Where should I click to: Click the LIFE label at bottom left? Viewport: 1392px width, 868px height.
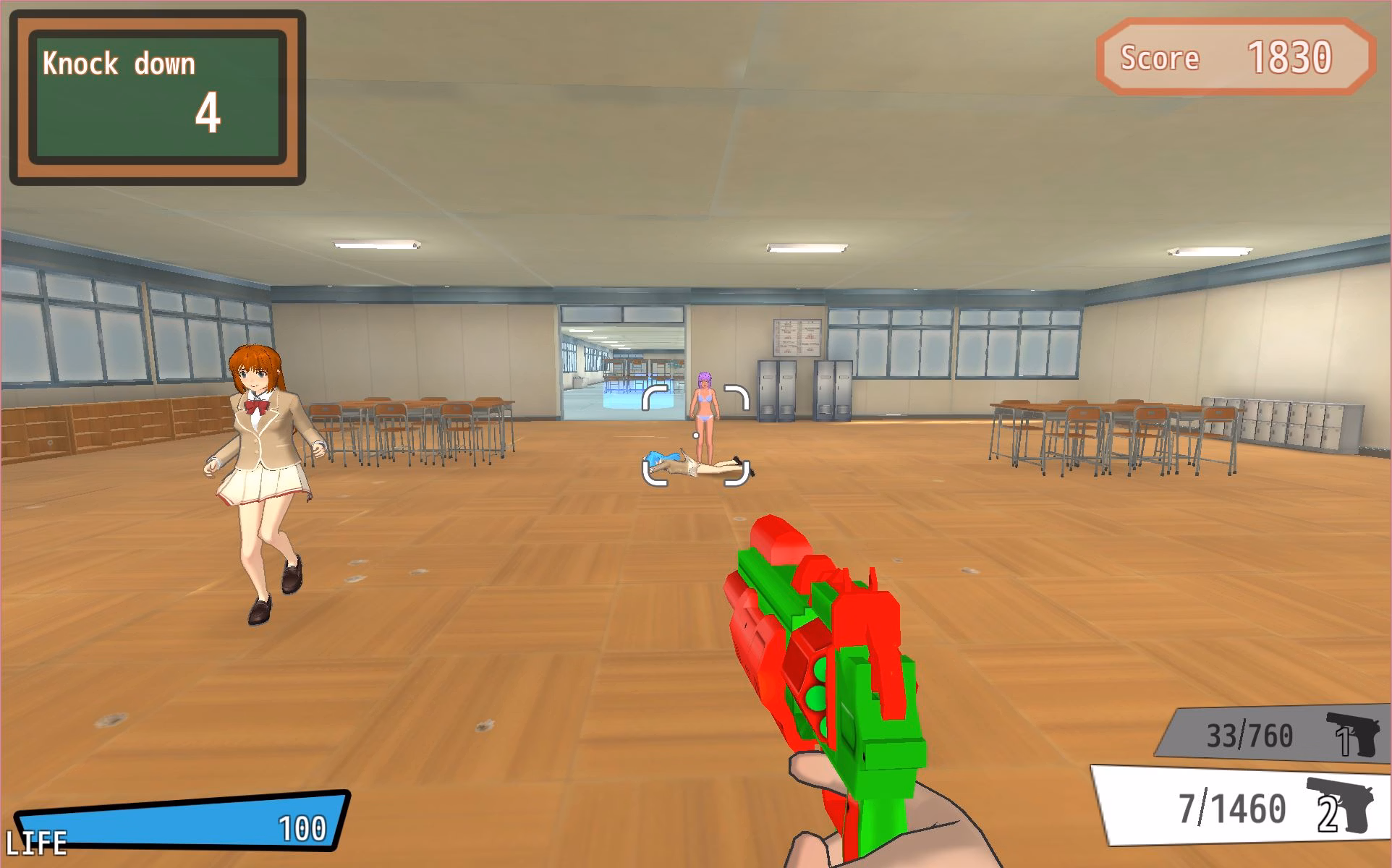34,841
